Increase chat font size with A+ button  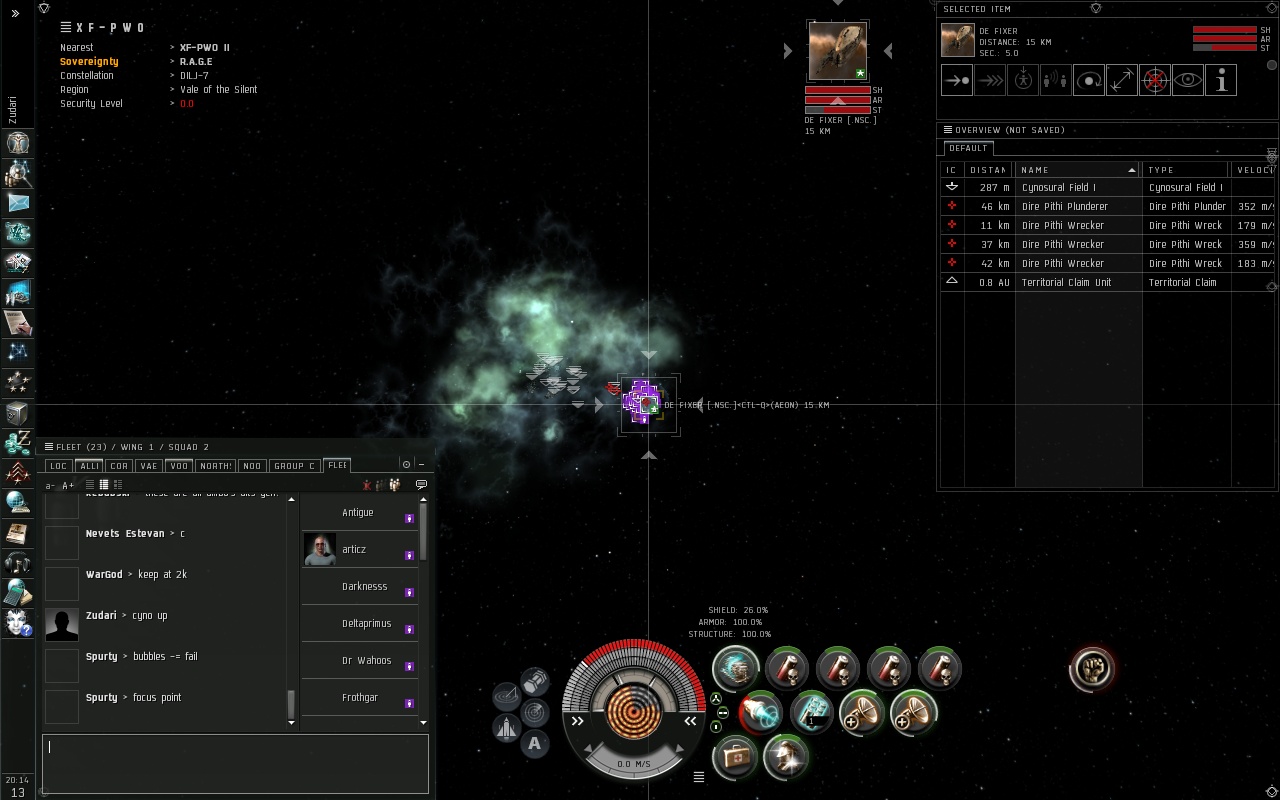point(68,485)
